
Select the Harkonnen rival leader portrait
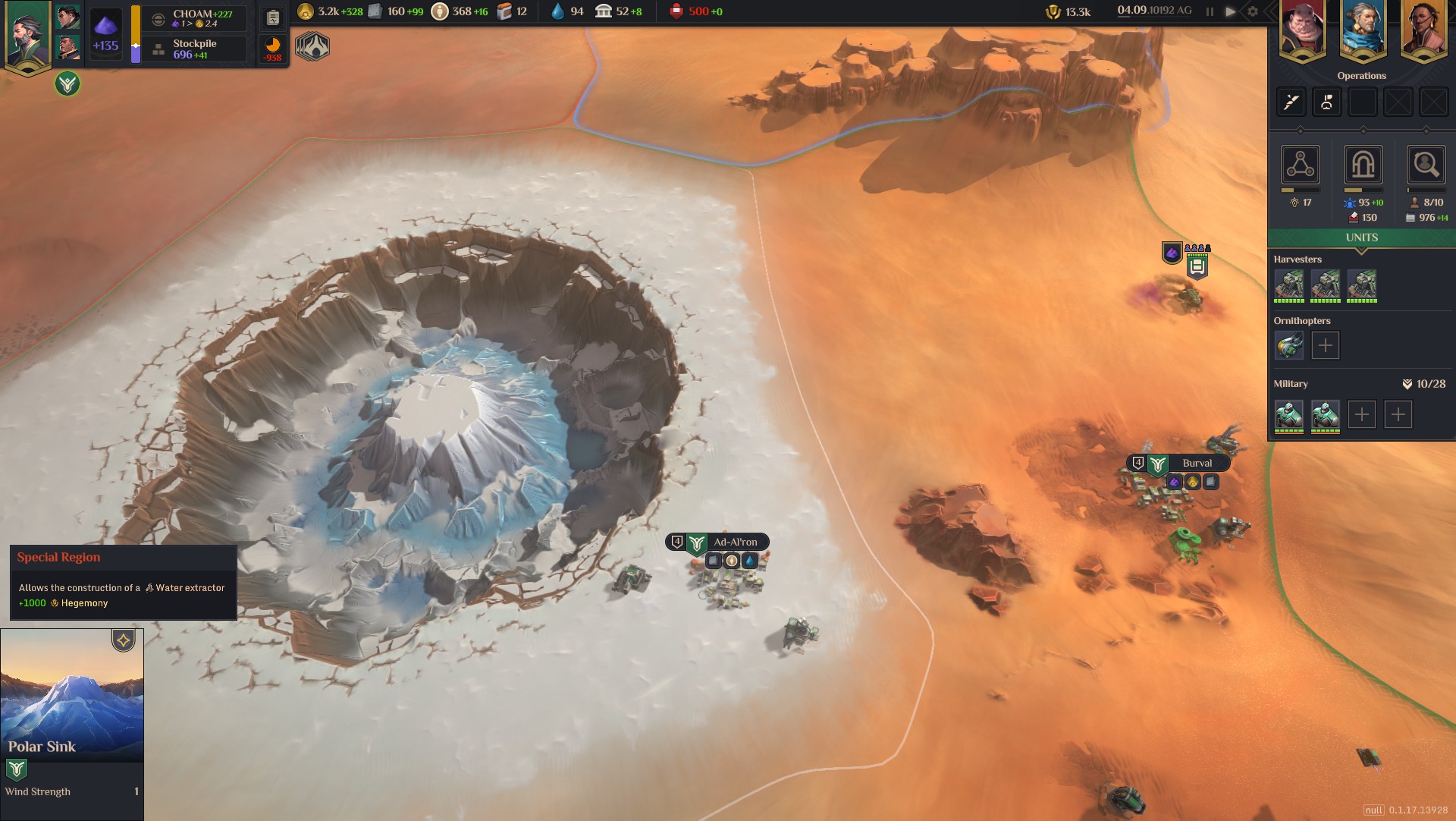pos(1302,30)
